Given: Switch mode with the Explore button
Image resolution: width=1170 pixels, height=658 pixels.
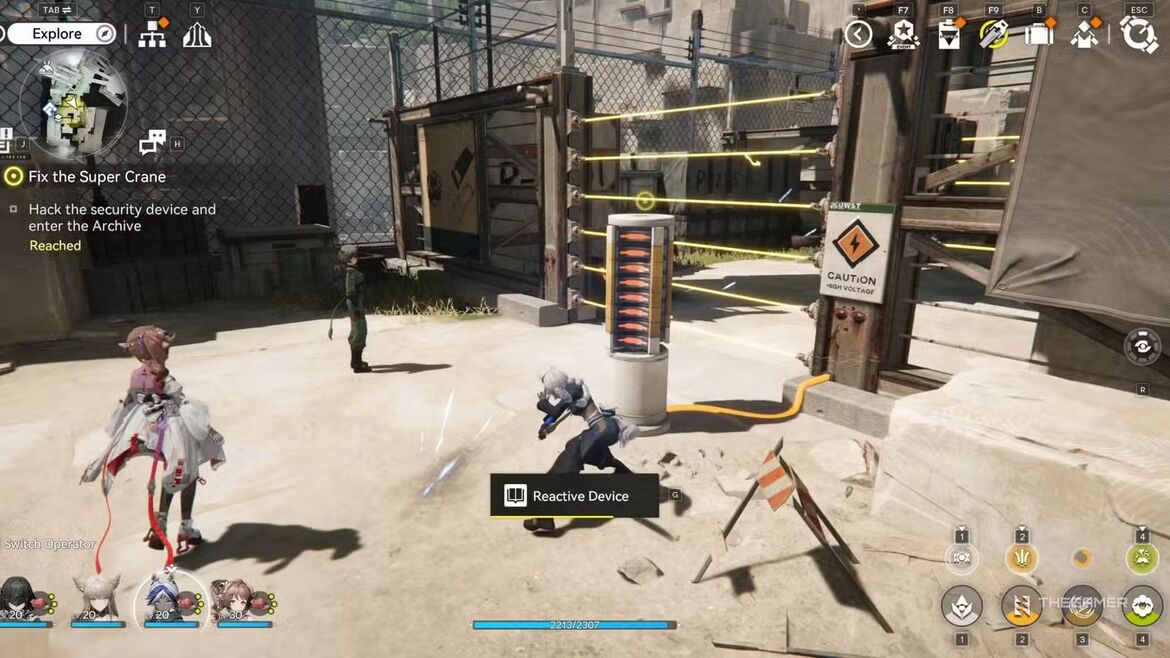Looking at the screenshot, I should (x=60, y=34).
